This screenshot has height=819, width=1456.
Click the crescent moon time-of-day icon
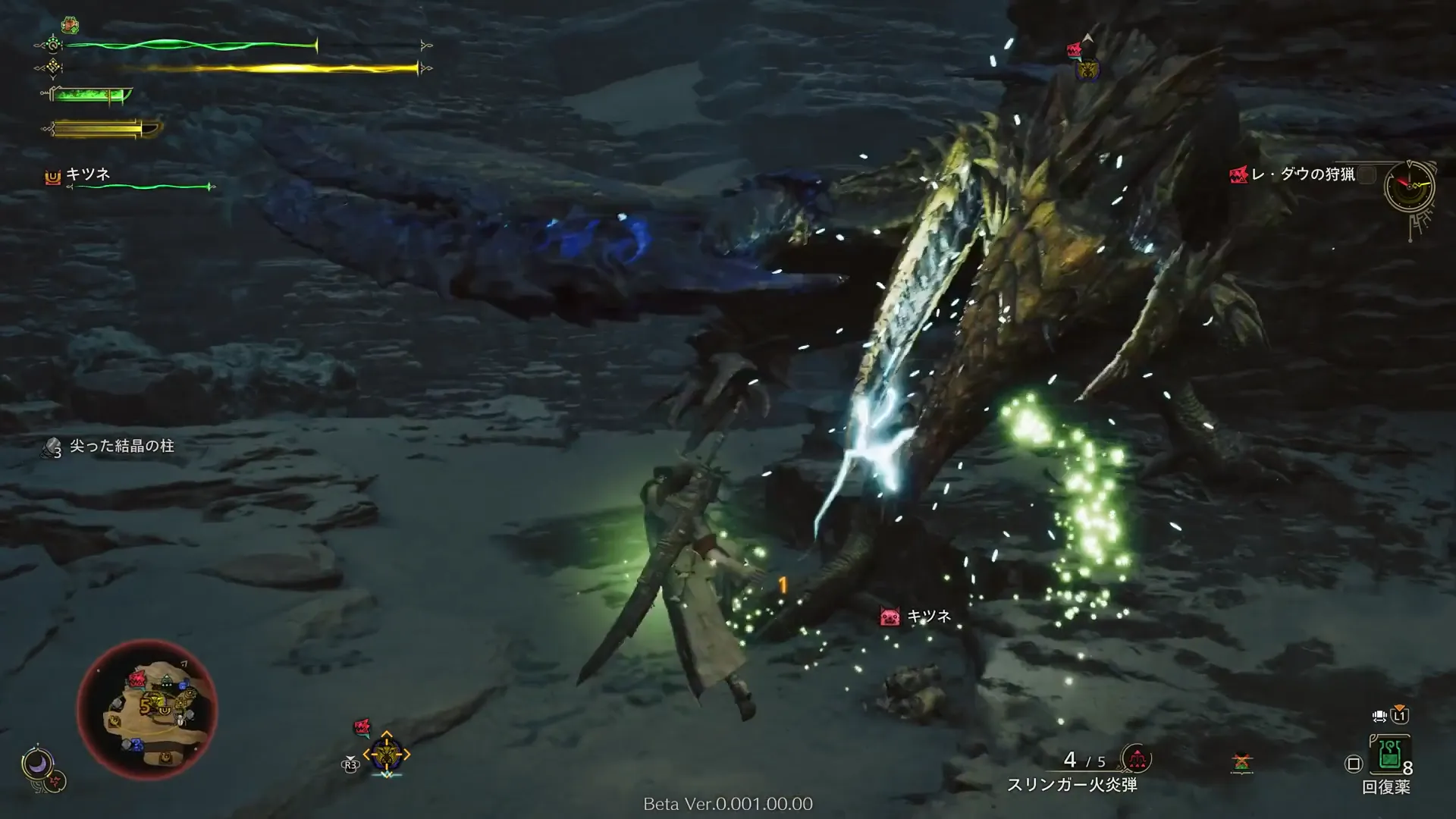pyautogui.click(x=36, y=764)
